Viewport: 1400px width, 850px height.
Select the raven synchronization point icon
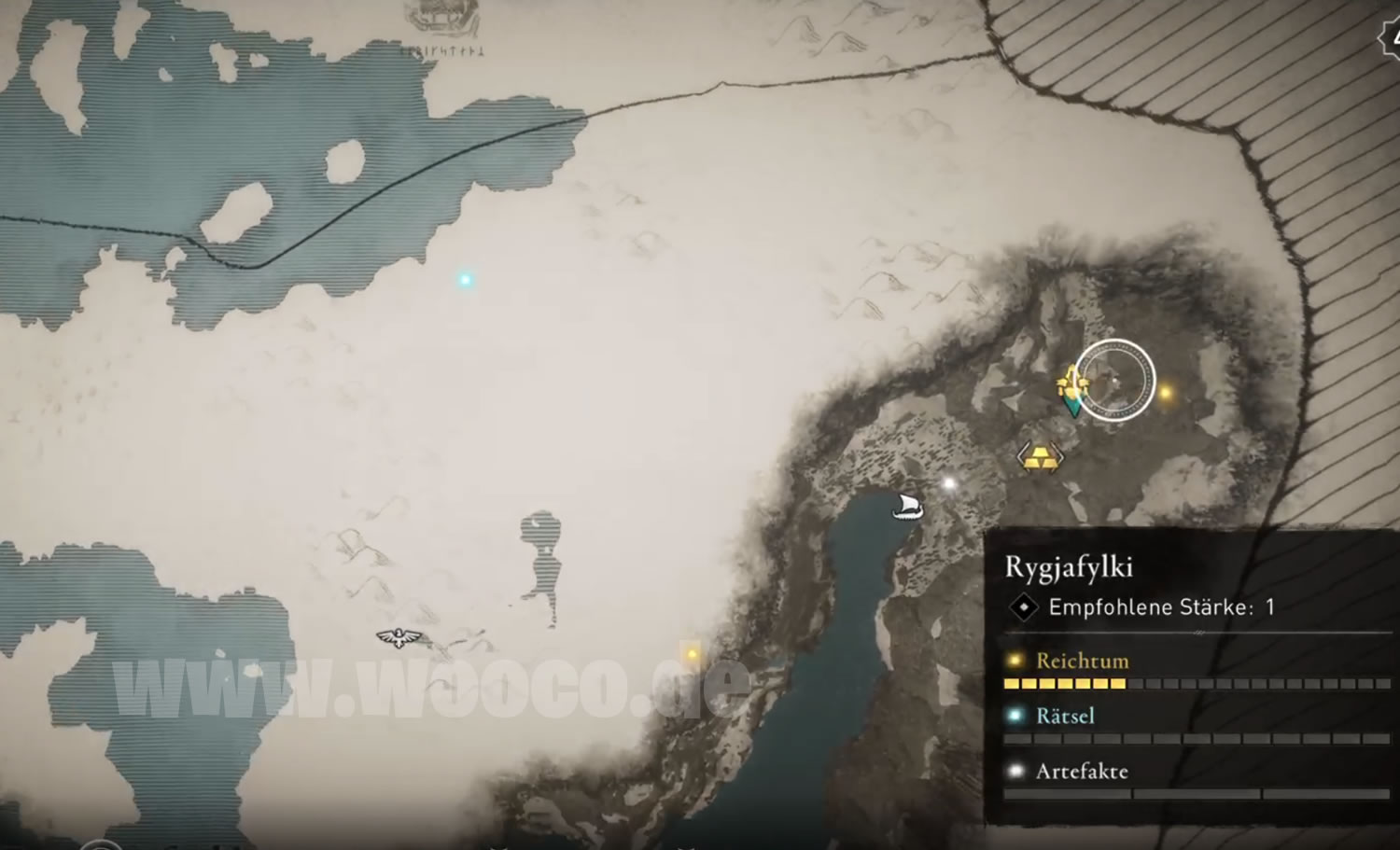click(x=399, y=638)
